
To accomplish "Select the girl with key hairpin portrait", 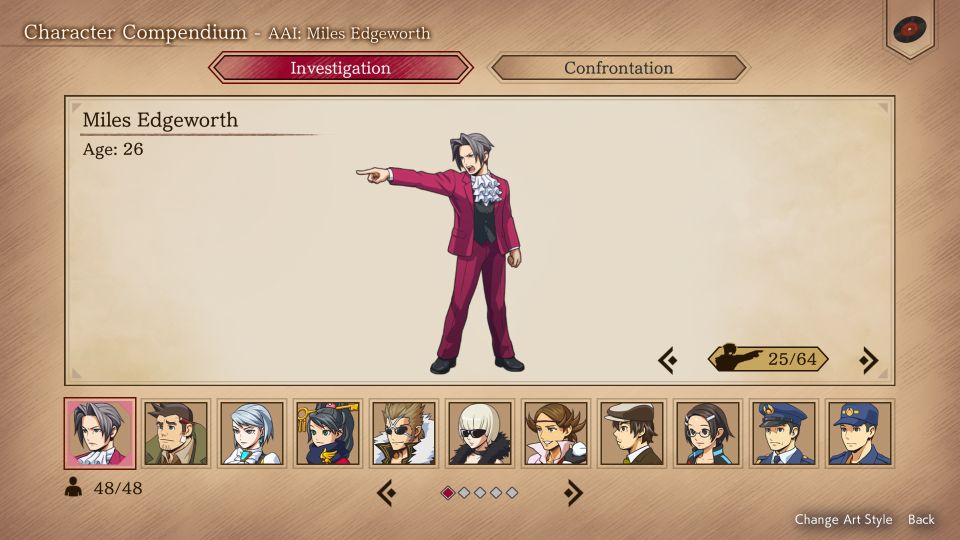I will (328, 433).
